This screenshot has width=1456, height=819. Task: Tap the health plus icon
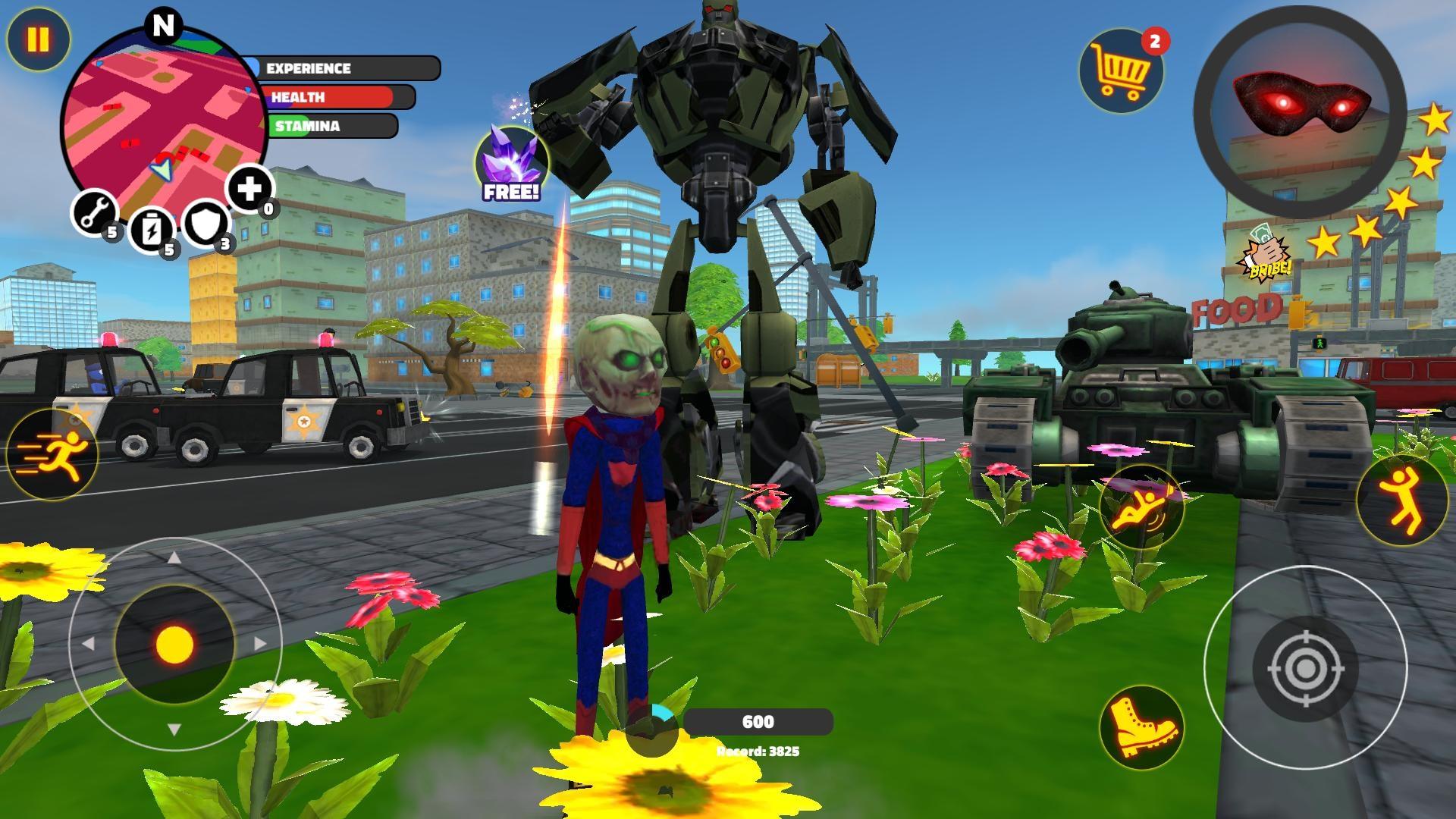click(250, 189)
